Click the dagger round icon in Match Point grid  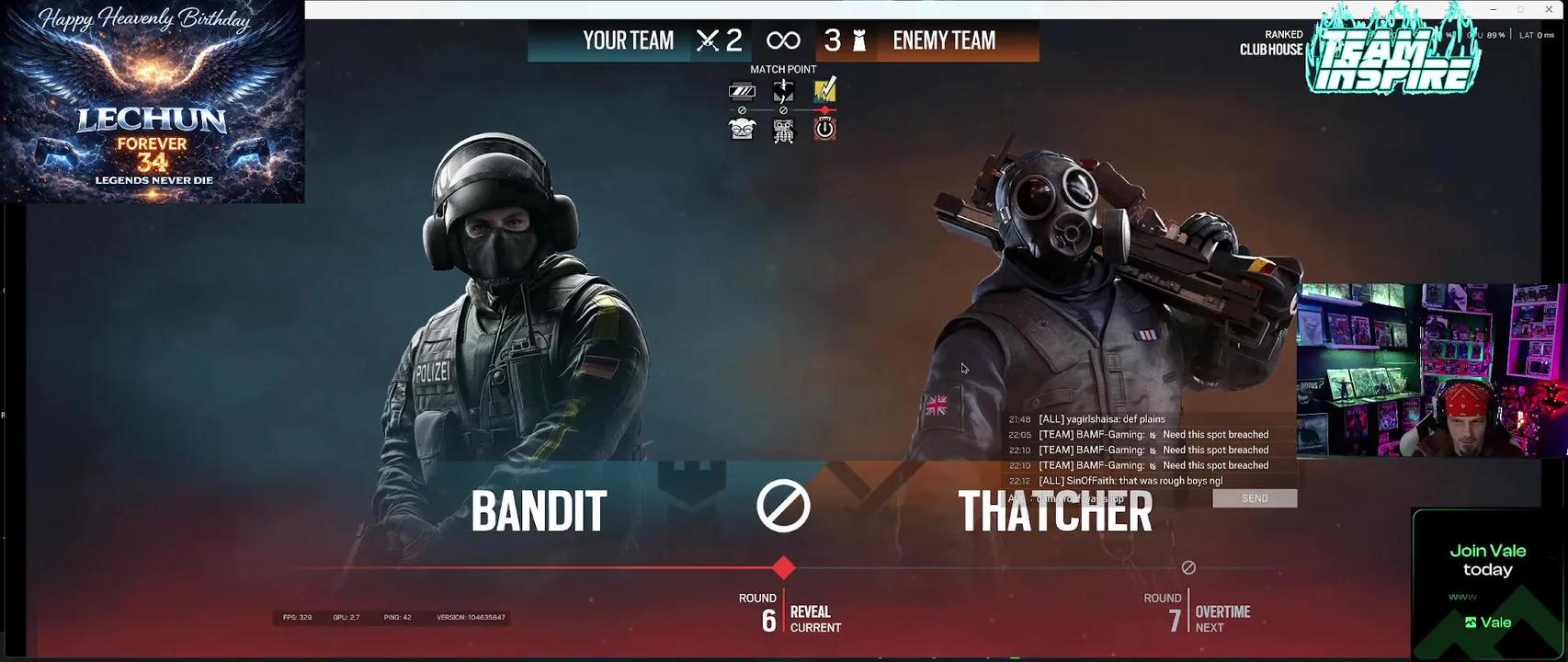[x=783, y=89]
